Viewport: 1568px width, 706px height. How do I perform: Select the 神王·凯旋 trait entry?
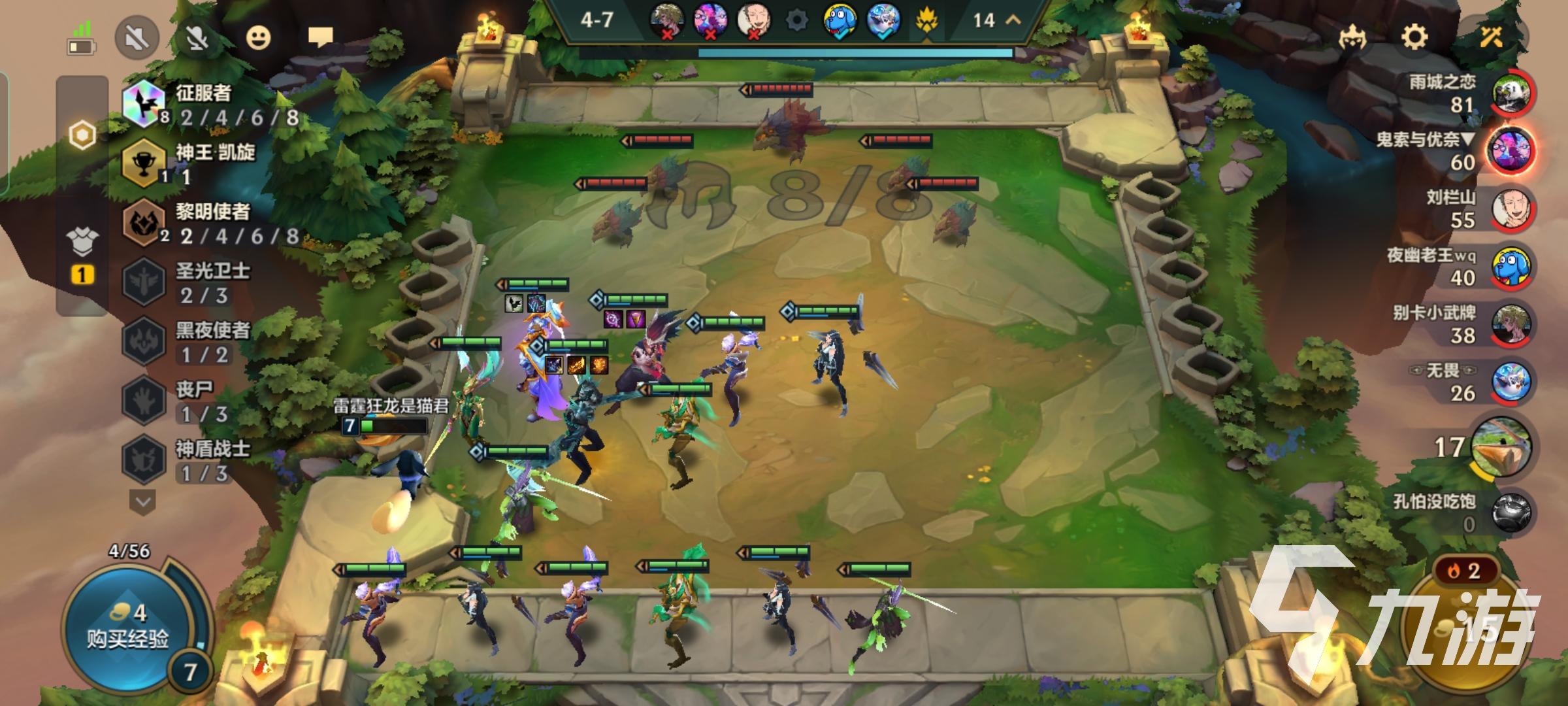(209, 163)
